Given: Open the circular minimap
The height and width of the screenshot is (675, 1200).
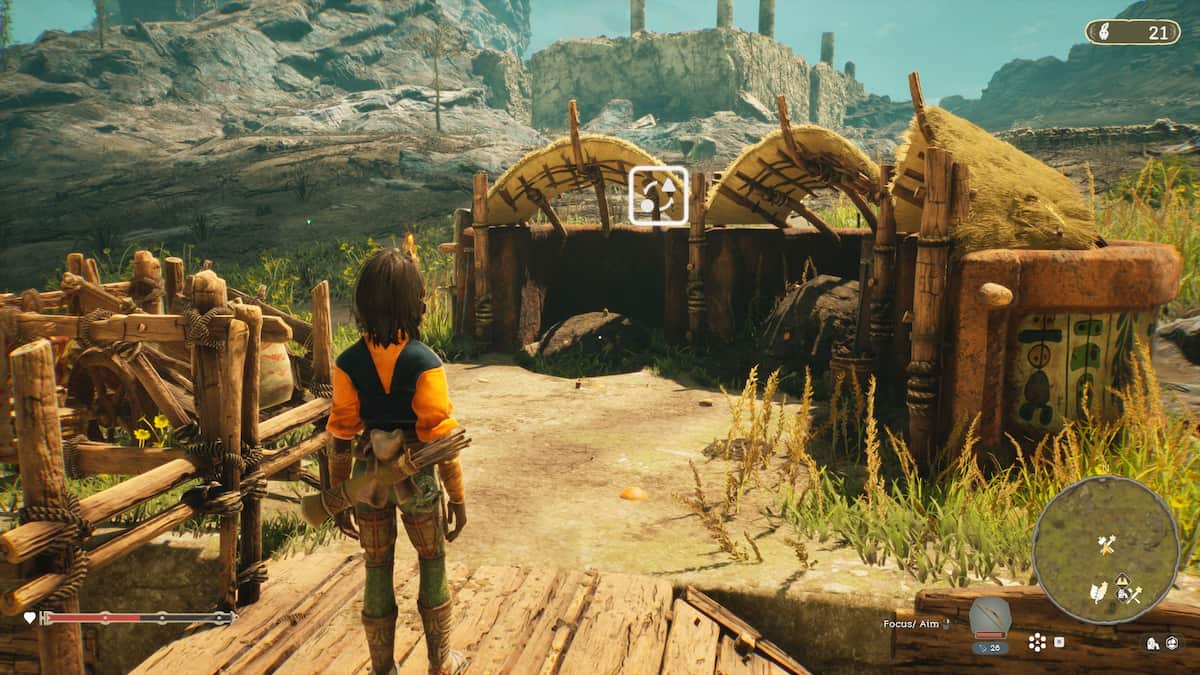Looking at the screenshot, I should (x=1106, y=549).
